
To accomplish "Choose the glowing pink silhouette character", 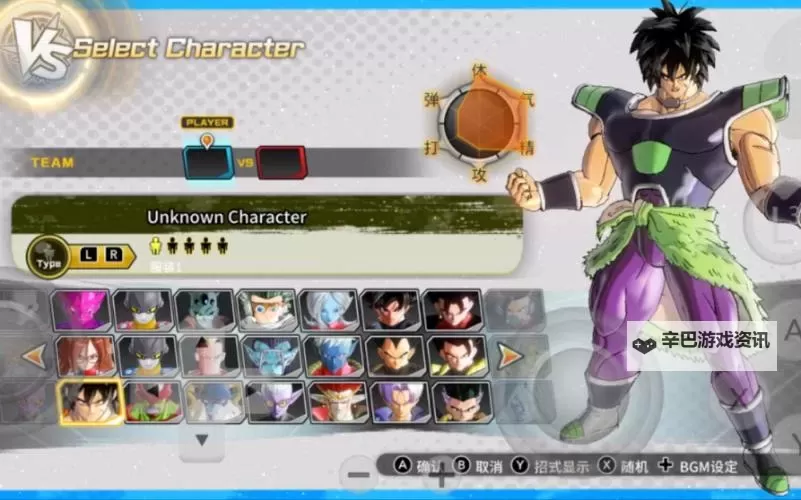I will (83, 310).
